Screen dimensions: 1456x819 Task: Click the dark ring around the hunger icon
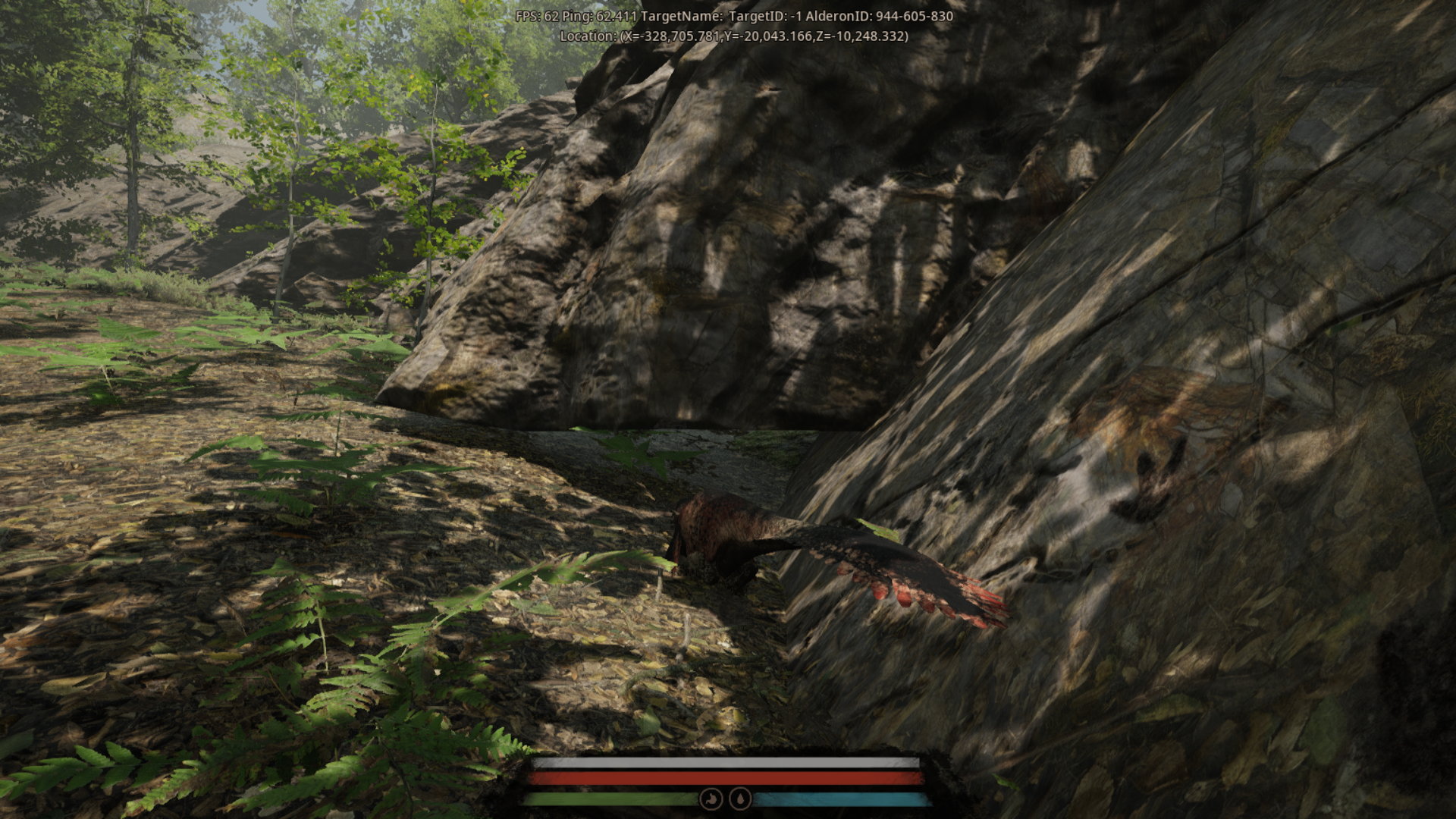(711, 787)
